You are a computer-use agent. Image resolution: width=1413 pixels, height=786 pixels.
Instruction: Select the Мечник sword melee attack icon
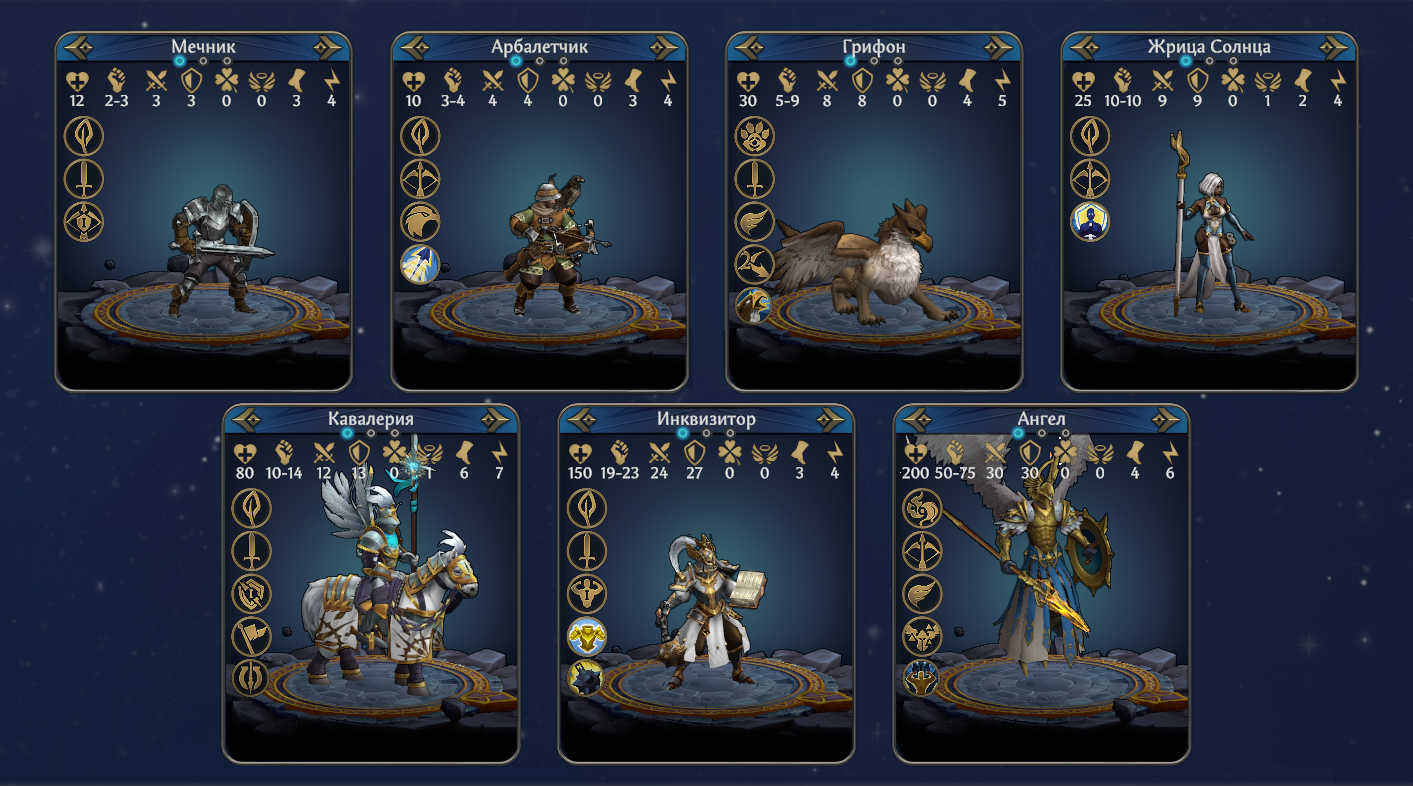click(x=84, y=178)
